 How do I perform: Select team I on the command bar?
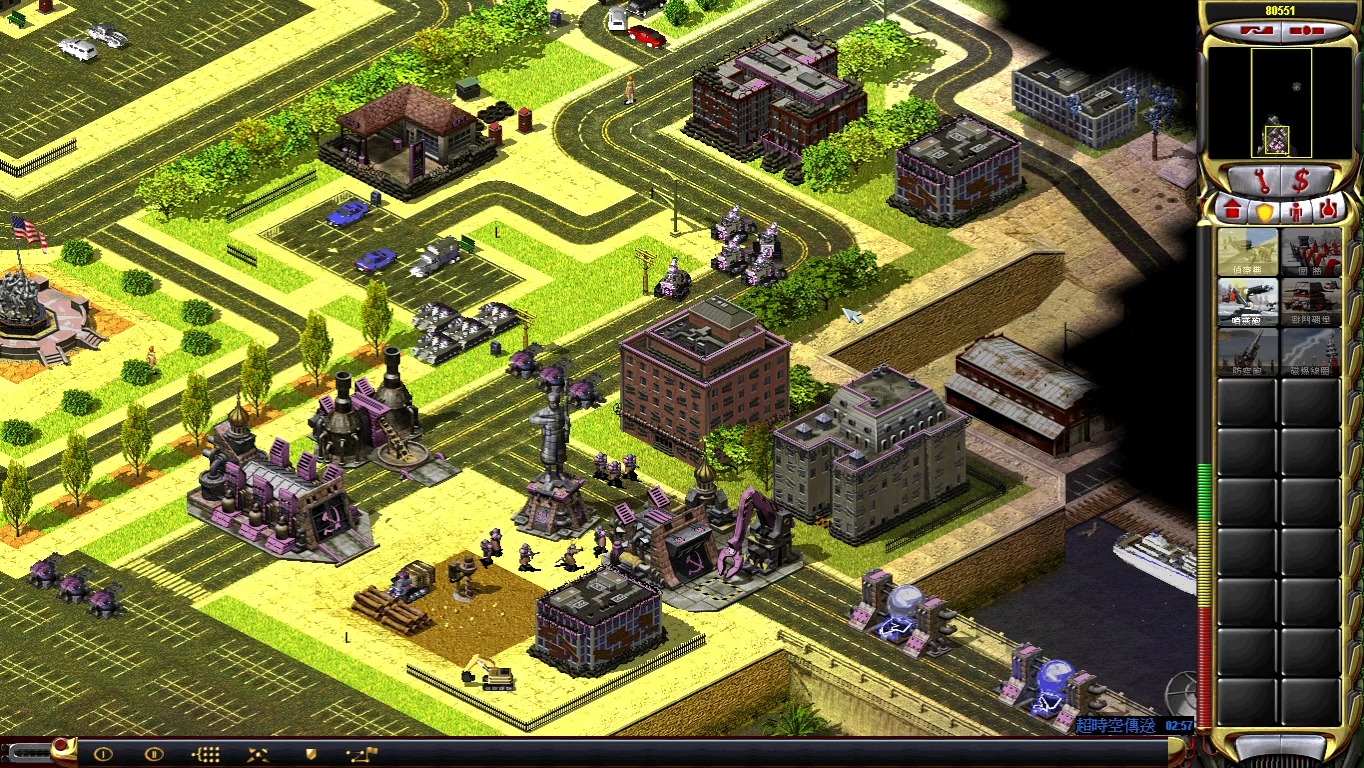pos(103,754)
